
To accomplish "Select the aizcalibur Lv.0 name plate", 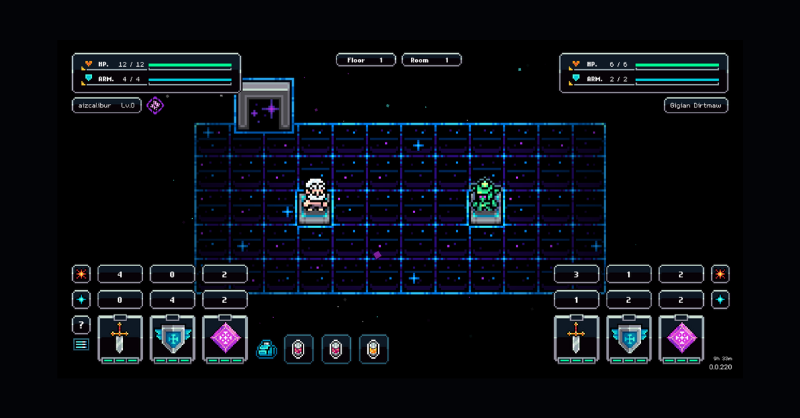I will 107,105.
